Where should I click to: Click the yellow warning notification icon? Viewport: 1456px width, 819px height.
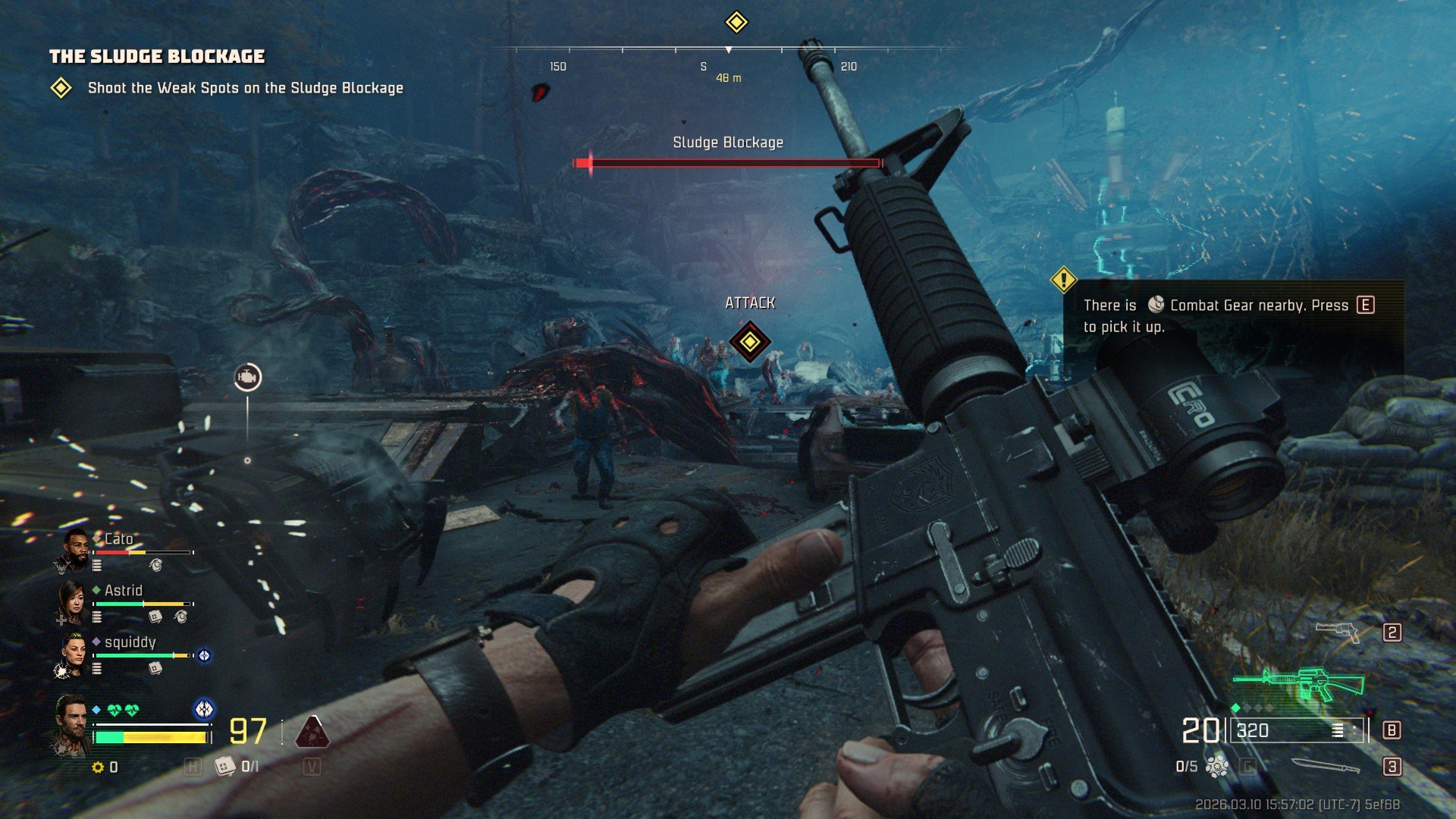click(1064, 280)
